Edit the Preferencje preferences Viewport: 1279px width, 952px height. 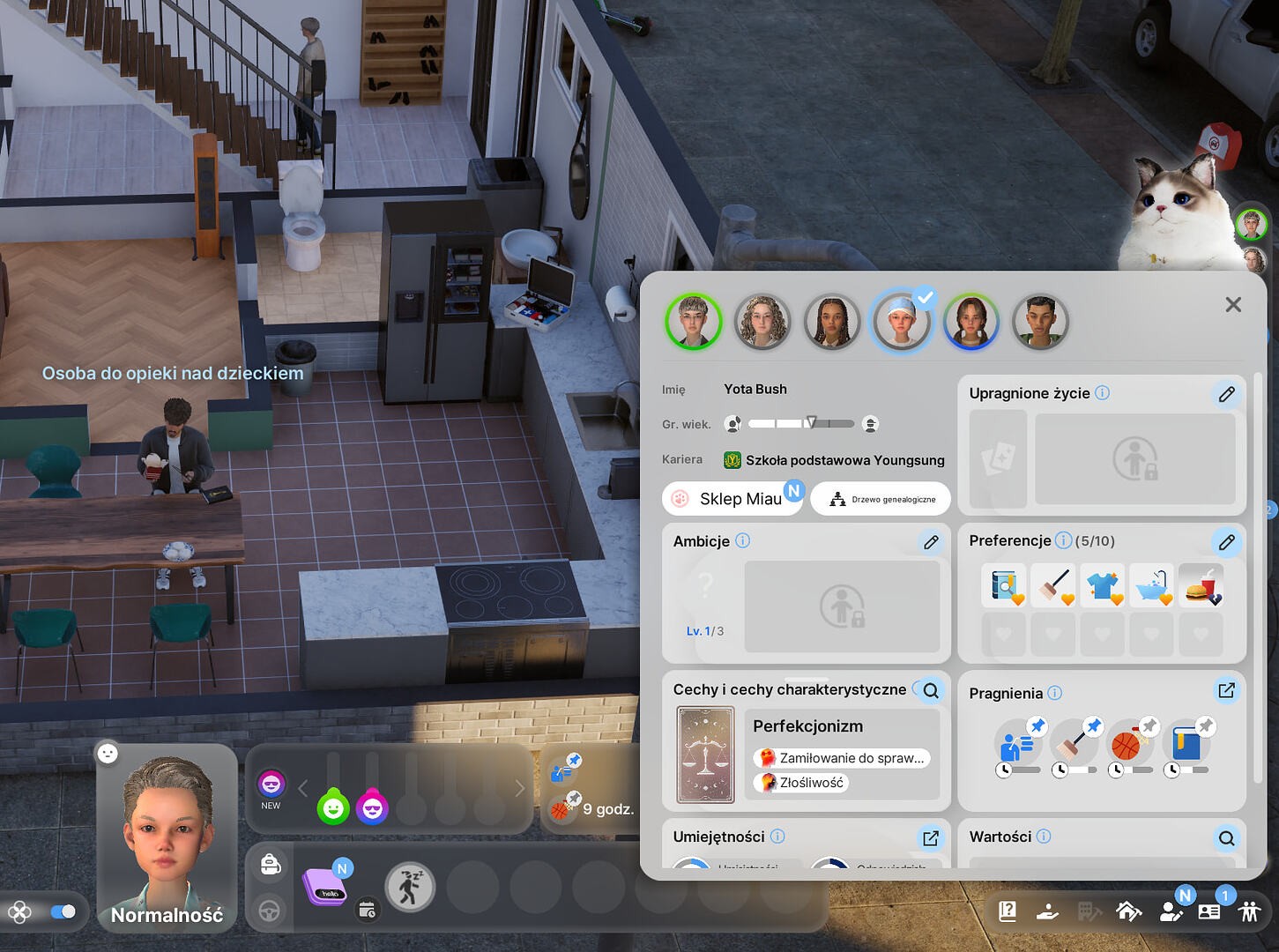point(1226,542)
